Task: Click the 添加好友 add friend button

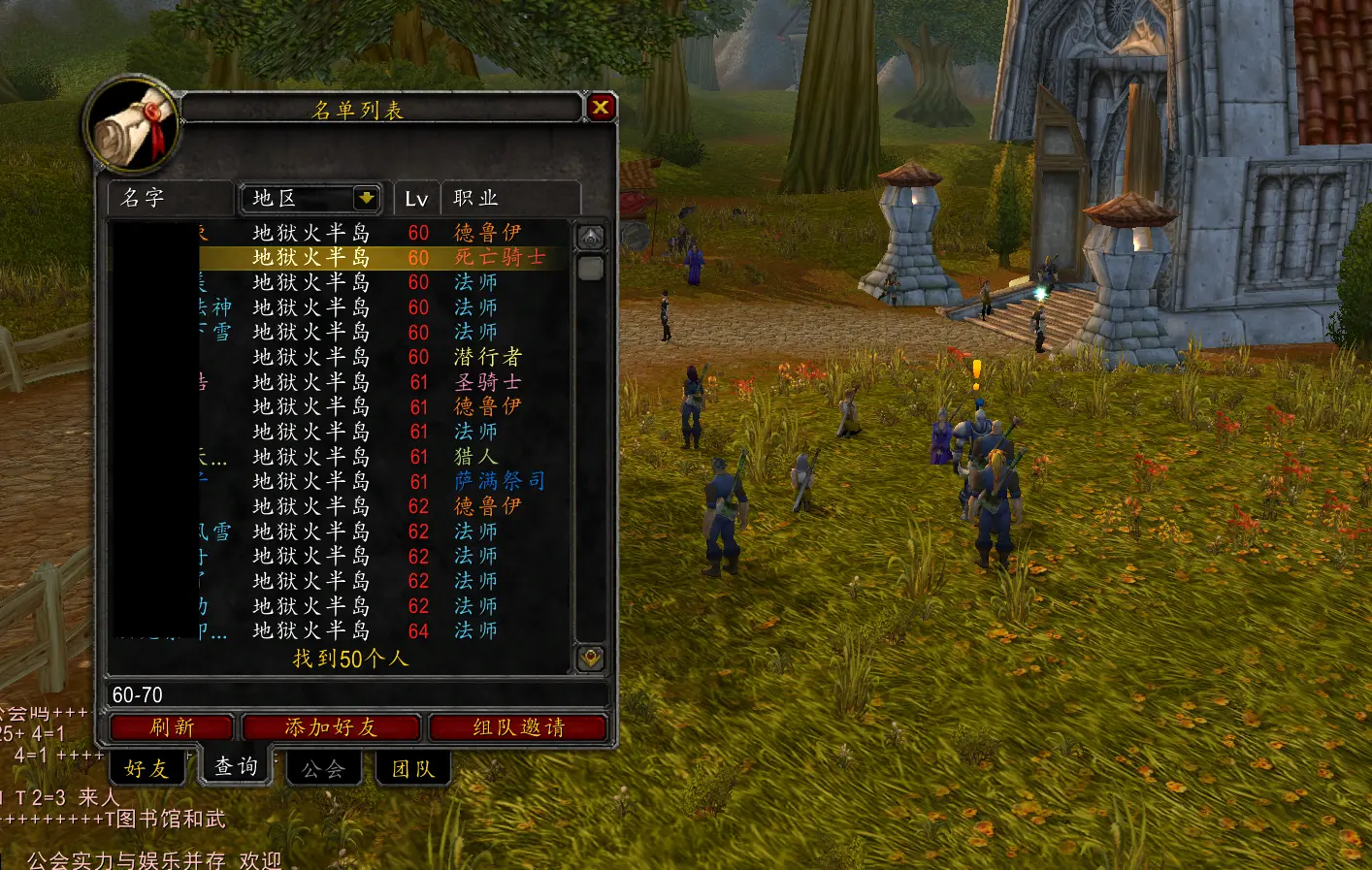Action: tap(331, 727)
